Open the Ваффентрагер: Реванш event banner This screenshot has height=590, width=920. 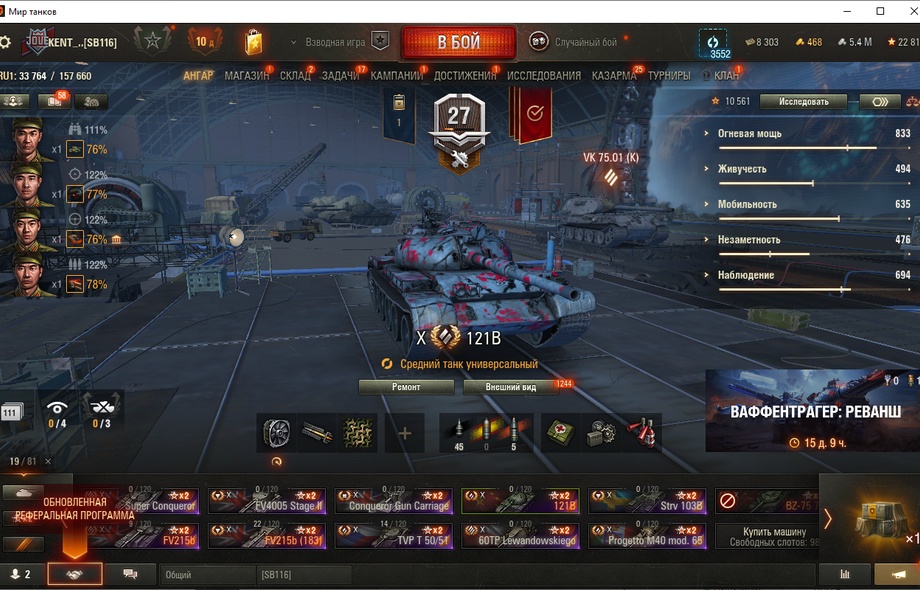(812, 411)
